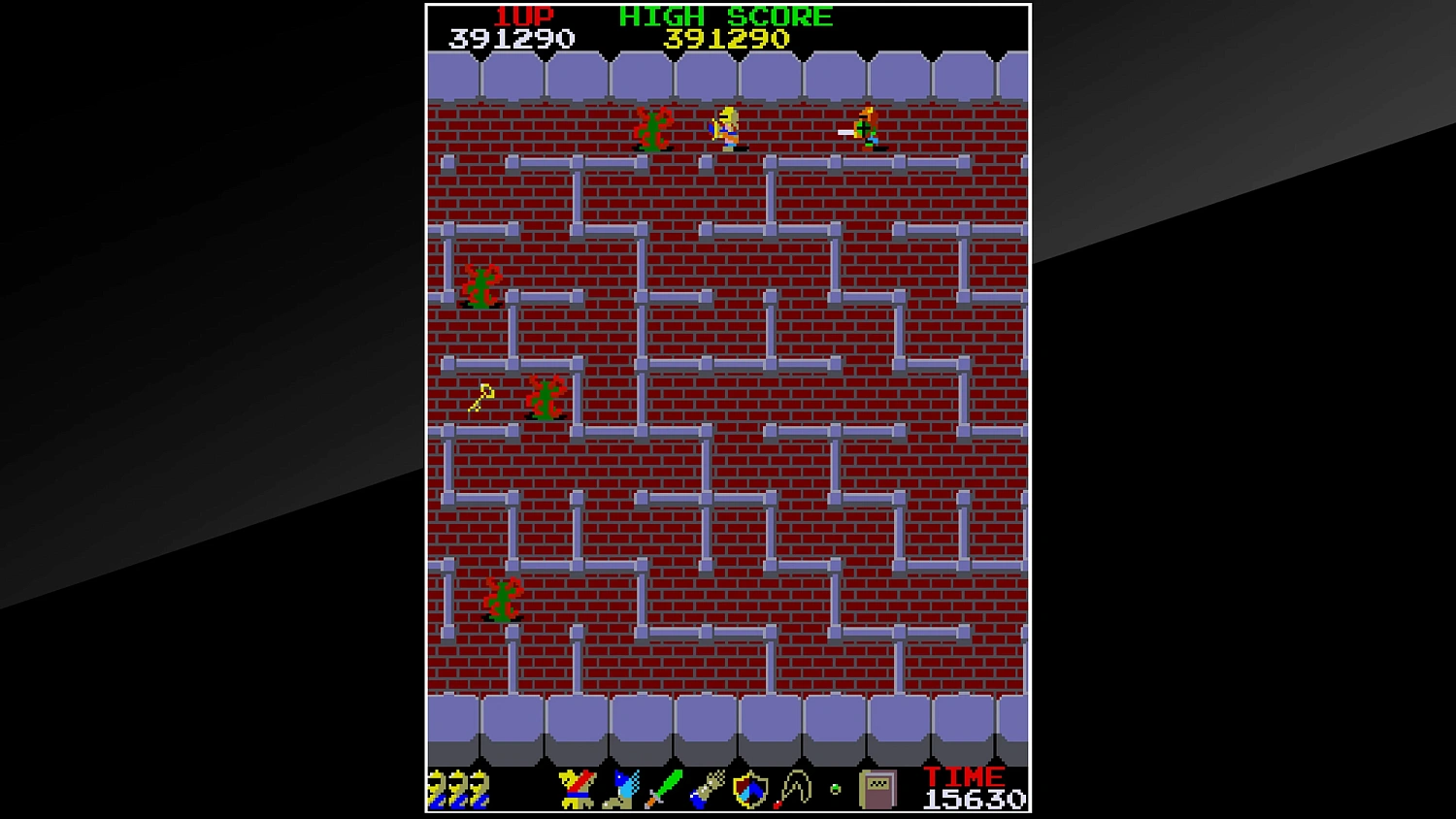The image size is (1456, 819).
Task: Click the small green orb icon in the inventory
Action: tap(833, 790)
